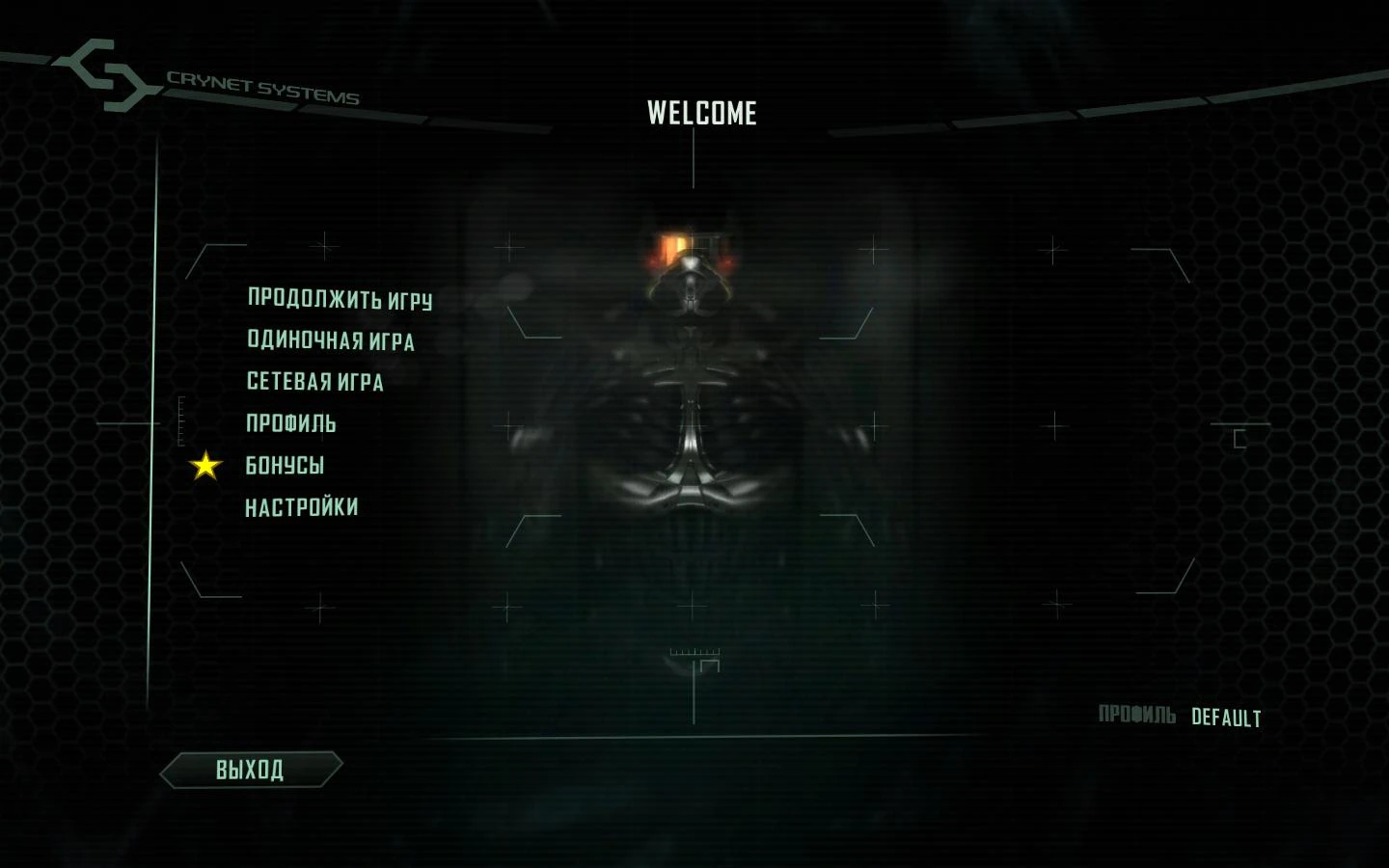Open БОНУСЫ from the main menu

[x=284, y=465]
